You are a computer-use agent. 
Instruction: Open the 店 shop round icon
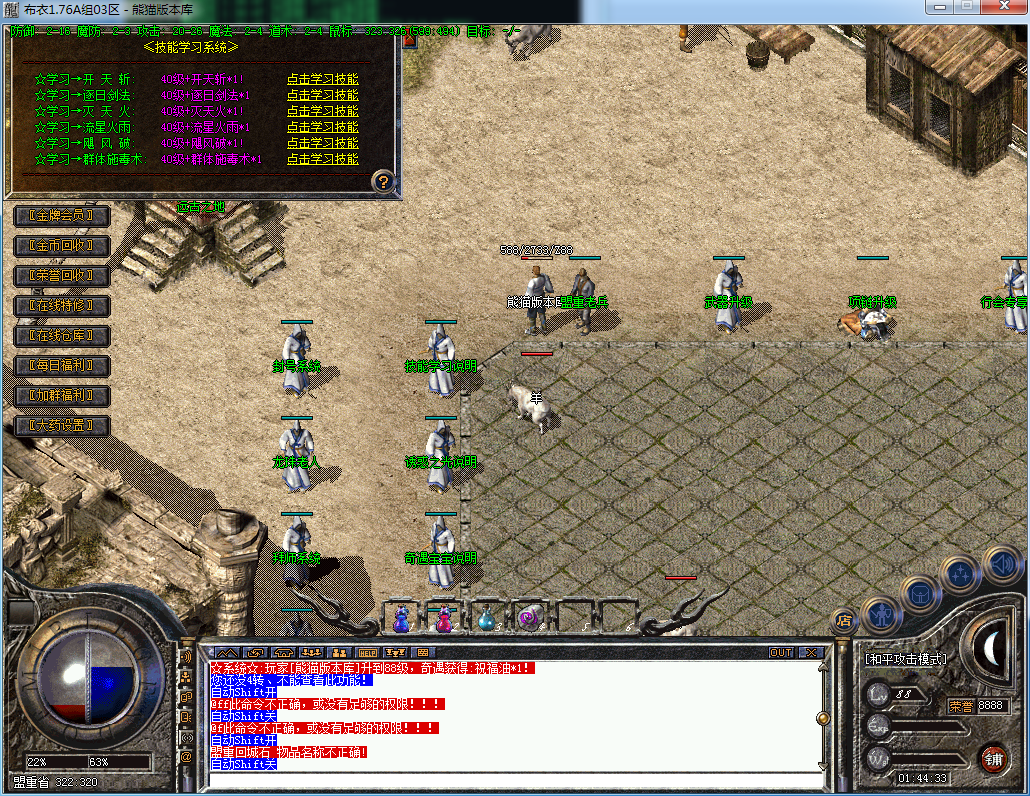(x=843, y=620)
